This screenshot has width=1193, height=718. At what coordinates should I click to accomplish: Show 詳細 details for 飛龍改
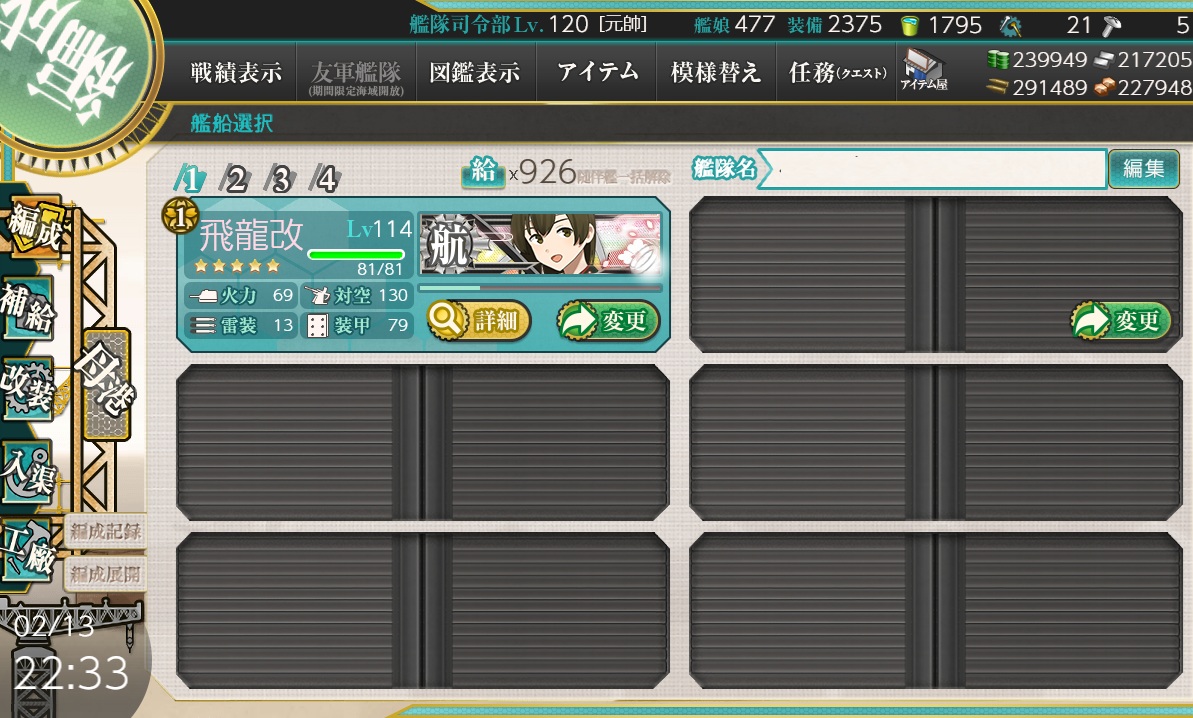[479, 321]
